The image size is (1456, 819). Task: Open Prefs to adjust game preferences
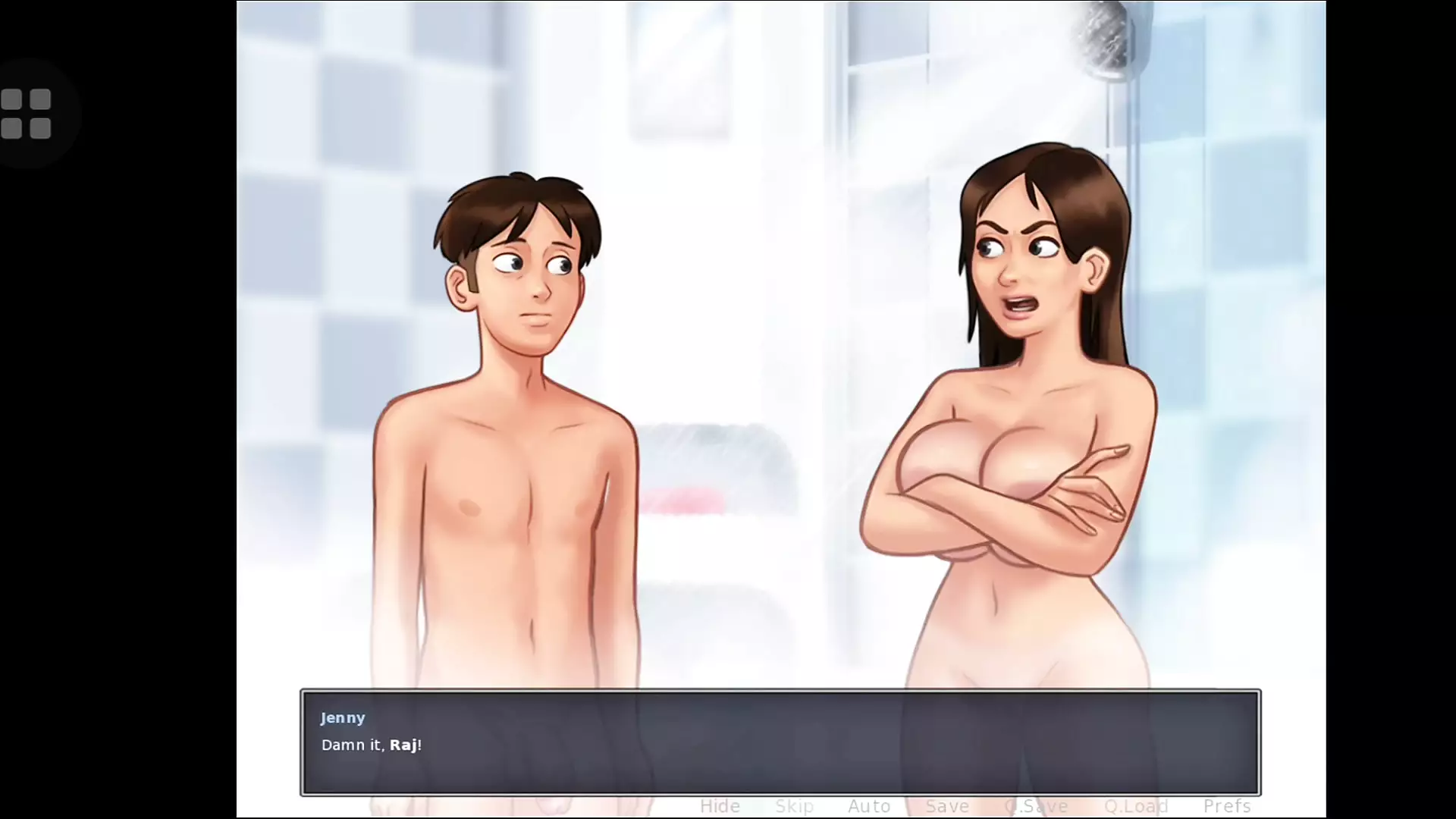tap(1226, 806)
